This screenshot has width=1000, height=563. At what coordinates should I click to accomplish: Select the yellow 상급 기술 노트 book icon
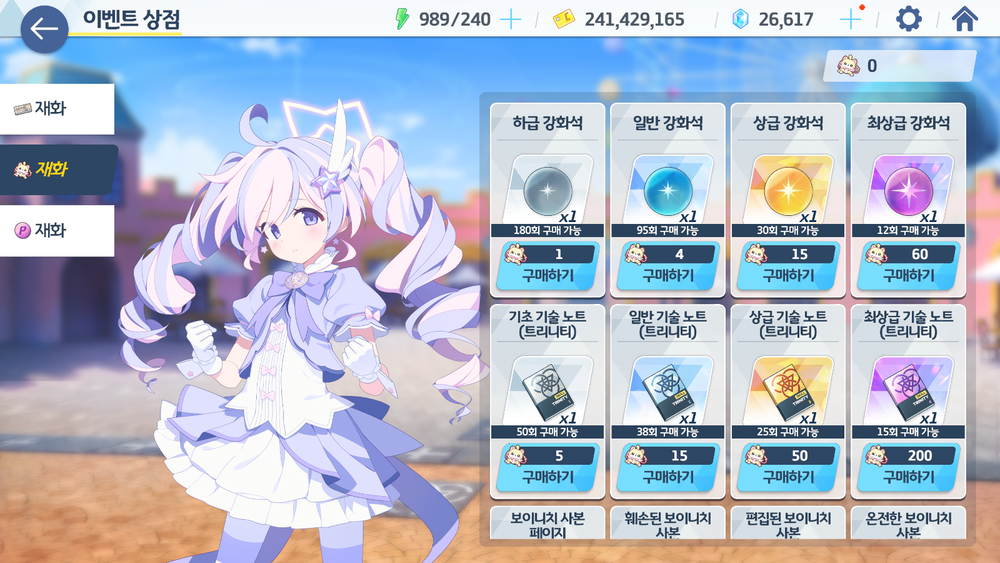(x=786, y=389)
